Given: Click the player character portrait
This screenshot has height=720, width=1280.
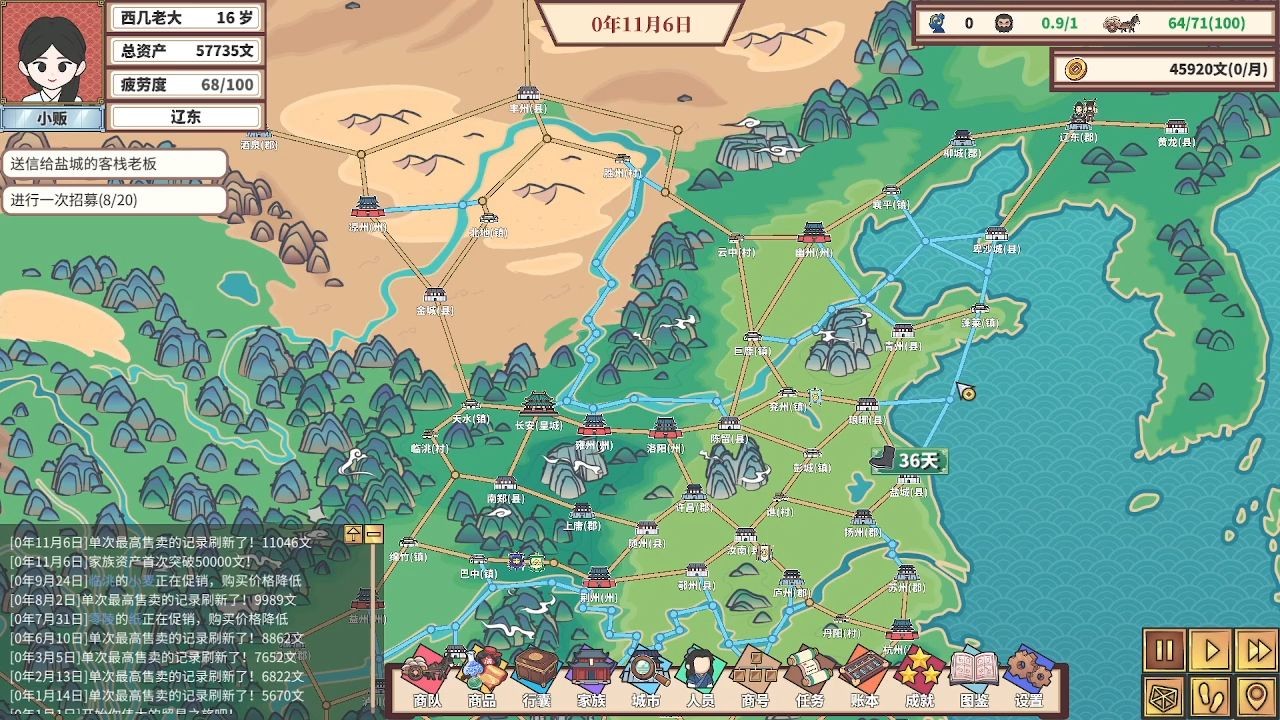Looking at the screenshot, I should (52, 52).
